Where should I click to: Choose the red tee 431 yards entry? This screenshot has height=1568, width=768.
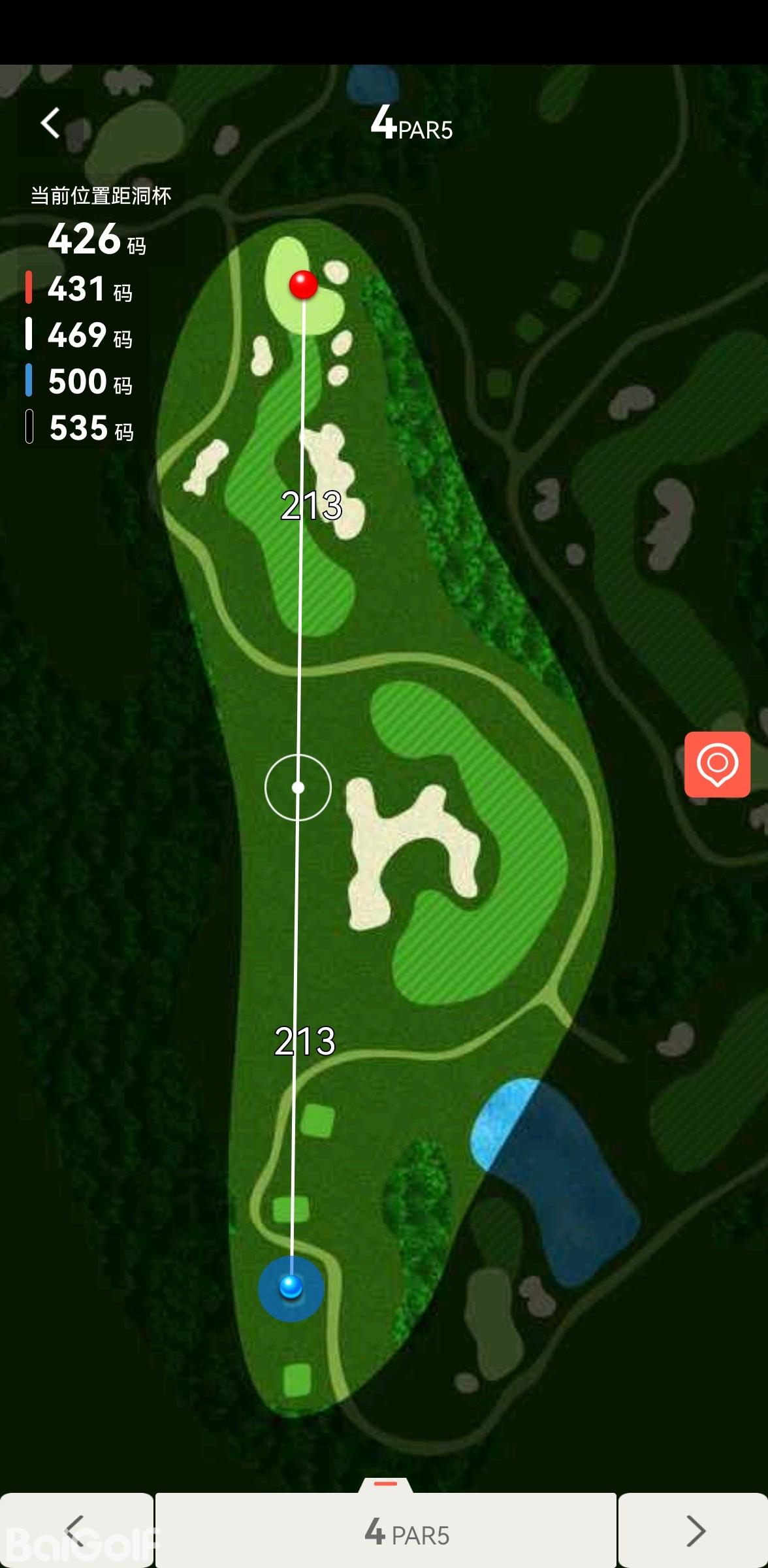[x=80, y=289]
